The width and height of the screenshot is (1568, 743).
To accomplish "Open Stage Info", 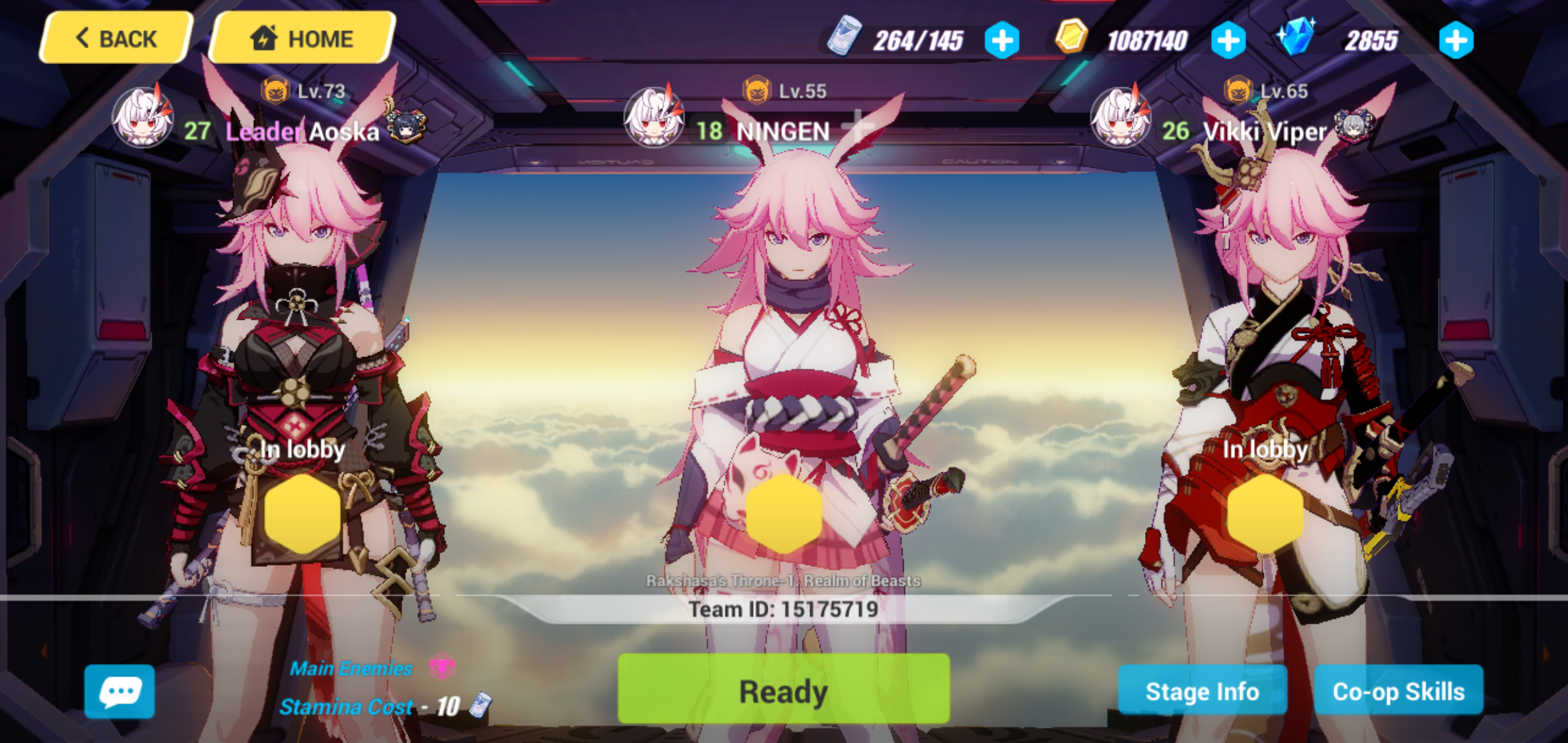I will (x=1201, y=691).
